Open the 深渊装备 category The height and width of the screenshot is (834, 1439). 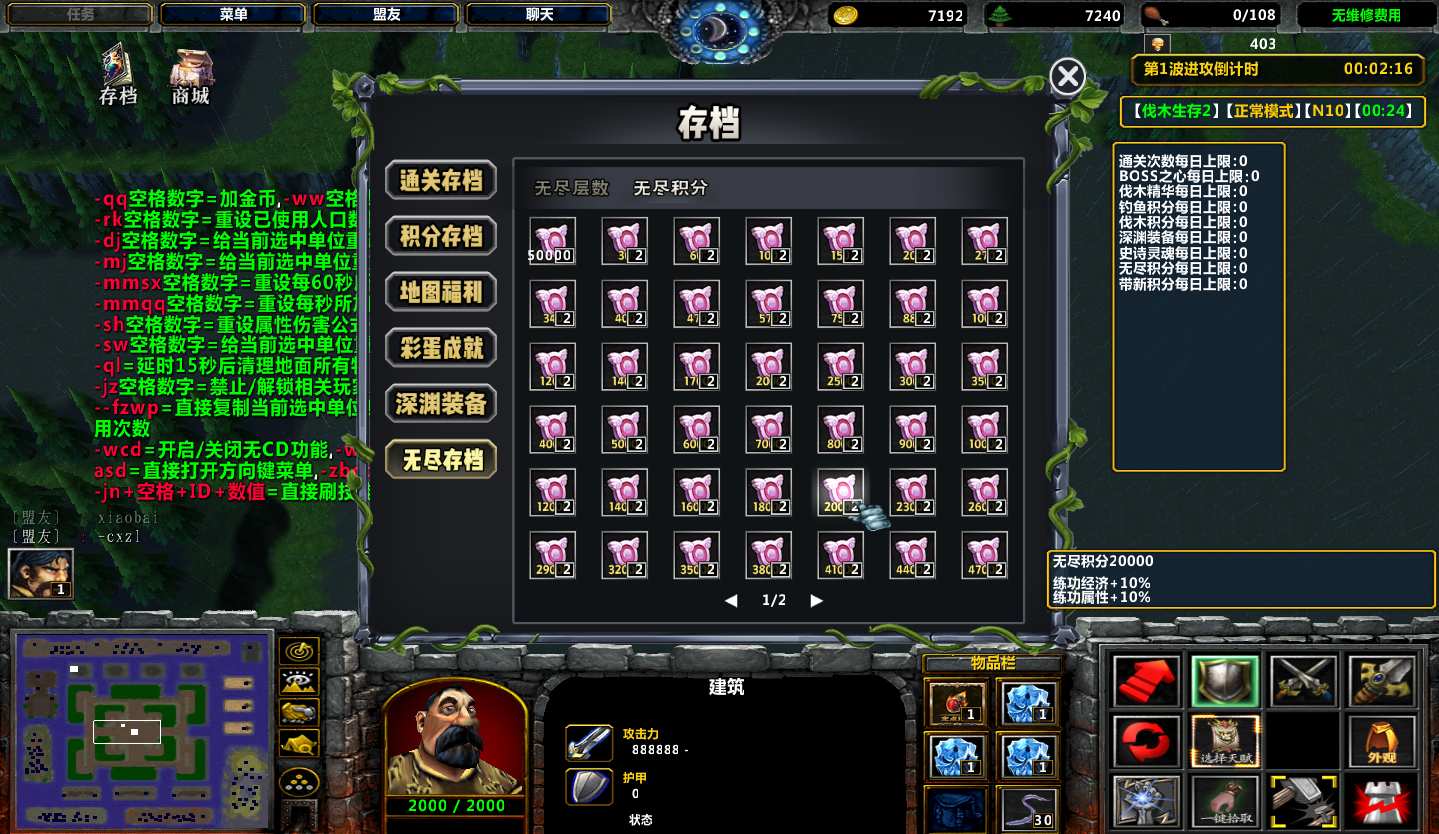[441, 404]
